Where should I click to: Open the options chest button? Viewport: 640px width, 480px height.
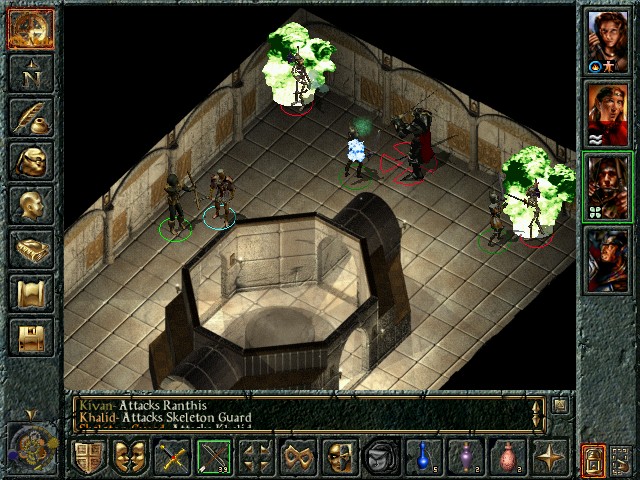[30, 337]
